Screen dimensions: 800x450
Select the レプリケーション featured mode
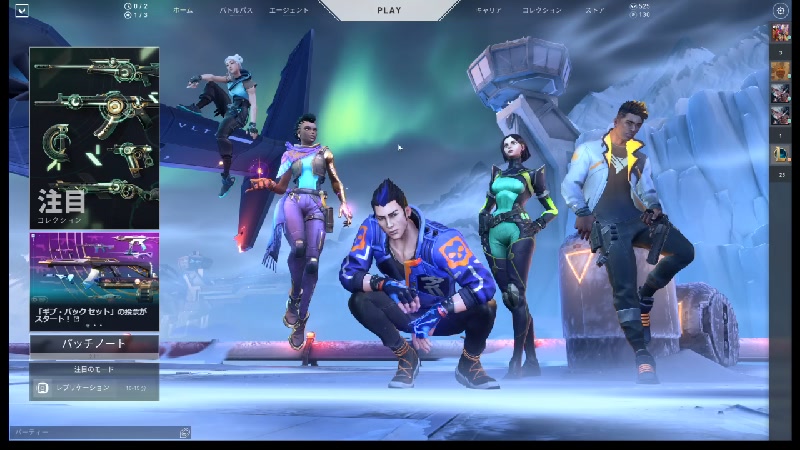[94, 387]
